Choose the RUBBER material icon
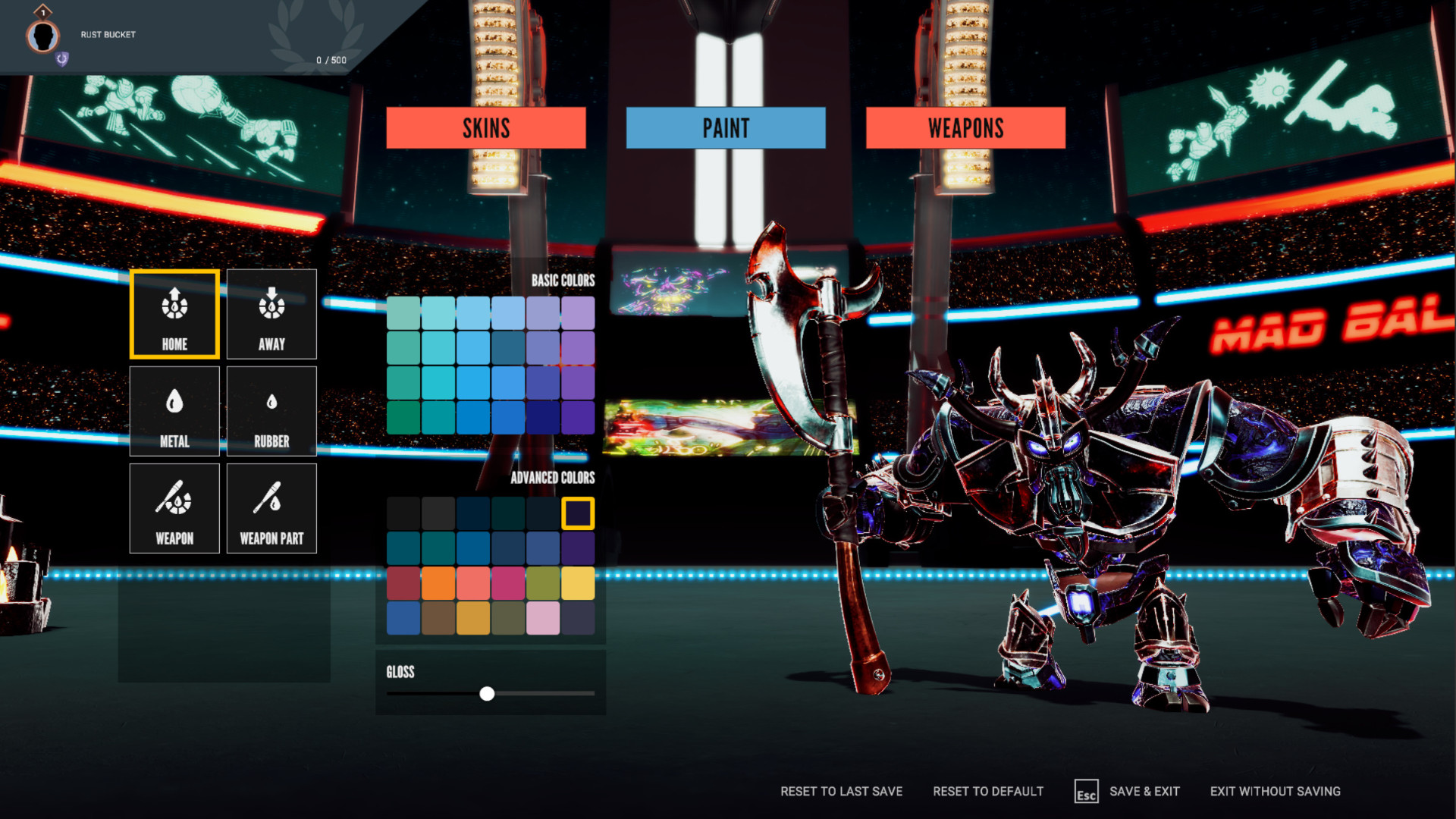Screen dimensions: 1456x819 tap(271, 410)
